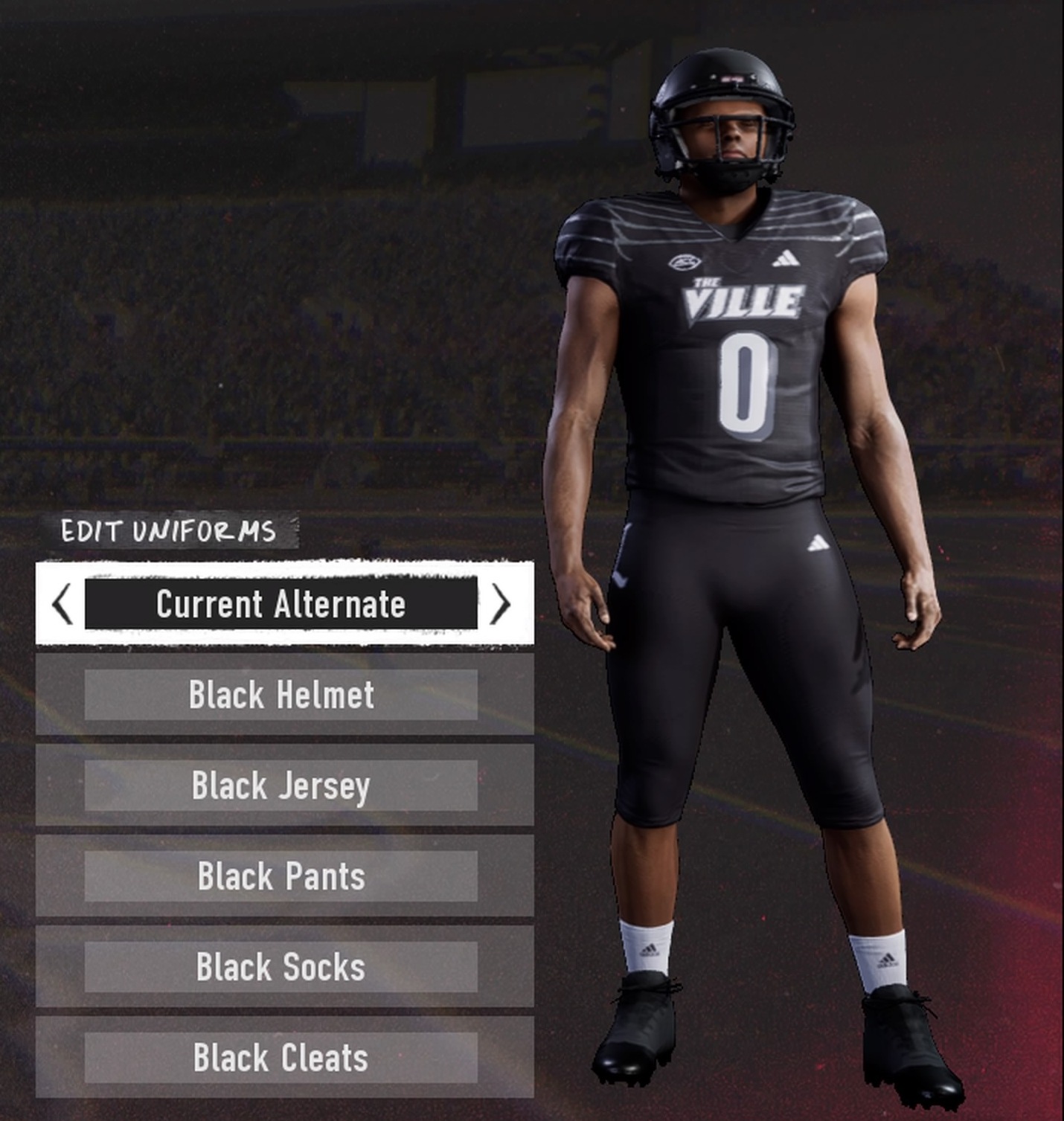Screen dimensions: 1064x1121
Task: Select the Black Pants row
Action: [x=281, y=876]
